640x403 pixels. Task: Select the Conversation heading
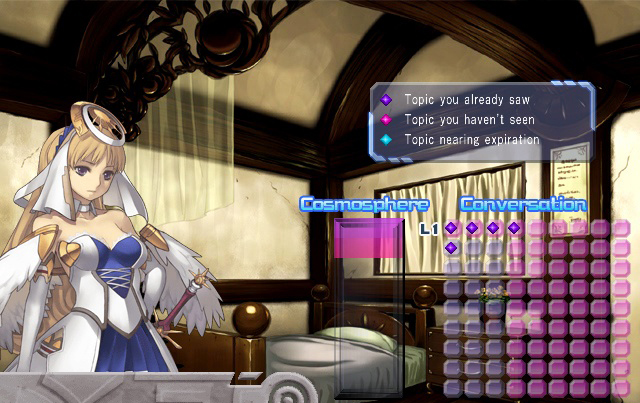tap(523, 204)
